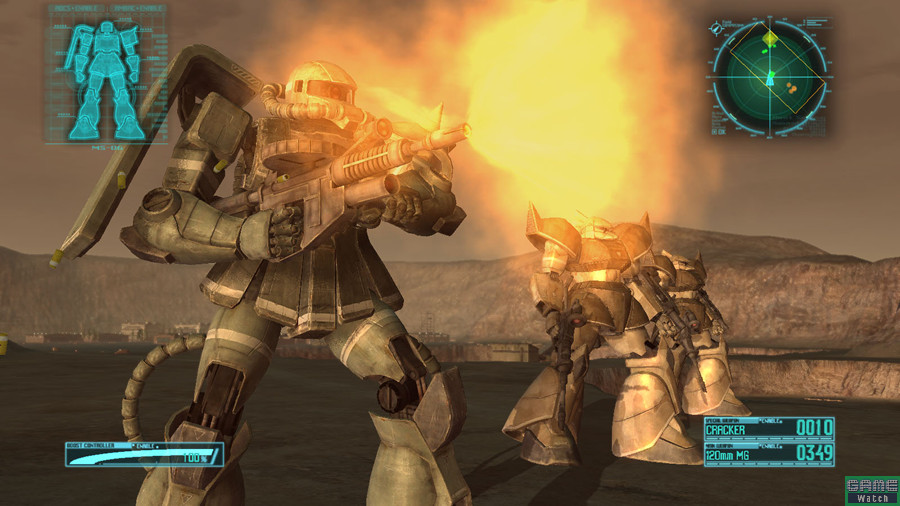Open the cyan mobile suit damage diagram
This screenshot has width=900, height=506.
(105, 75)
